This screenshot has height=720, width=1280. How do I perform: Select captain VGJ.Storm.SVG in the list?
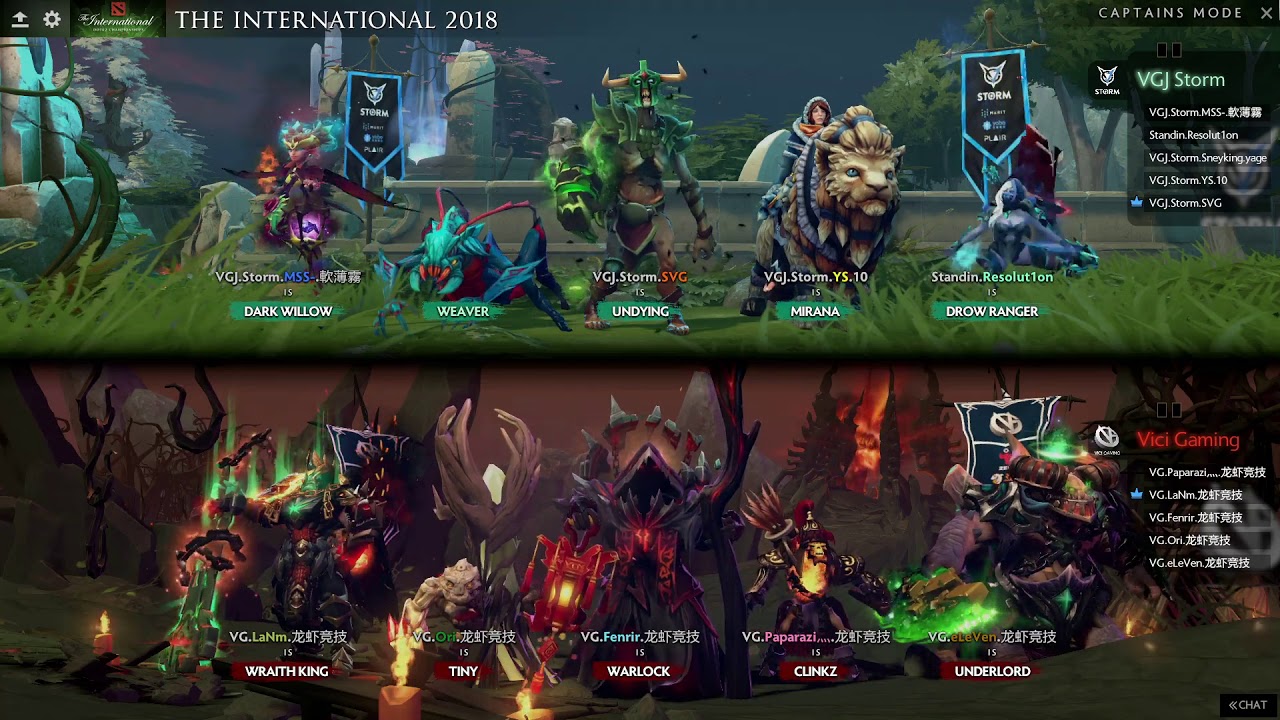[x=1185, y=203]
